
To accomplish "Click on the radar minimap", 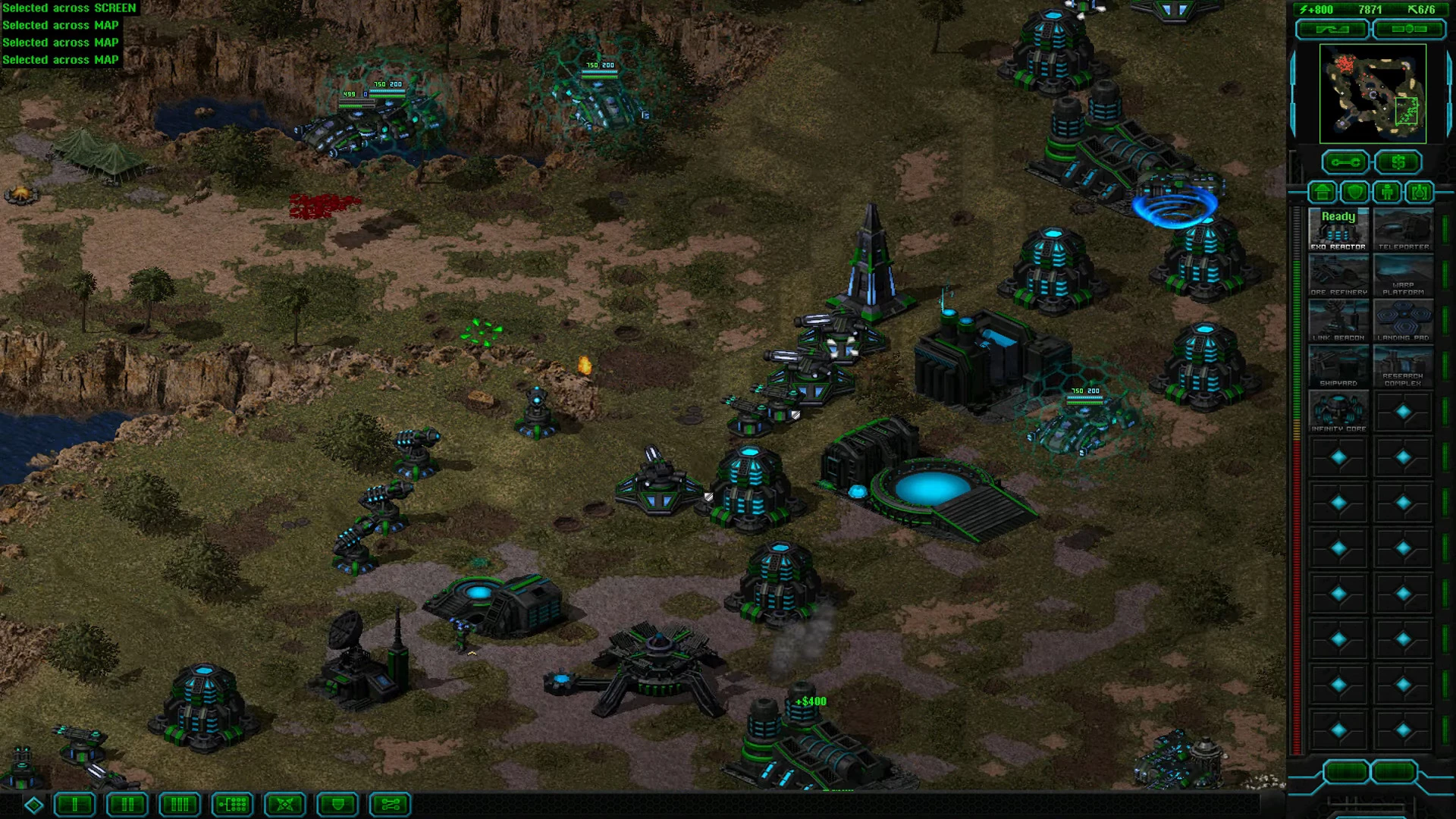I will (x=1373, y=93).
